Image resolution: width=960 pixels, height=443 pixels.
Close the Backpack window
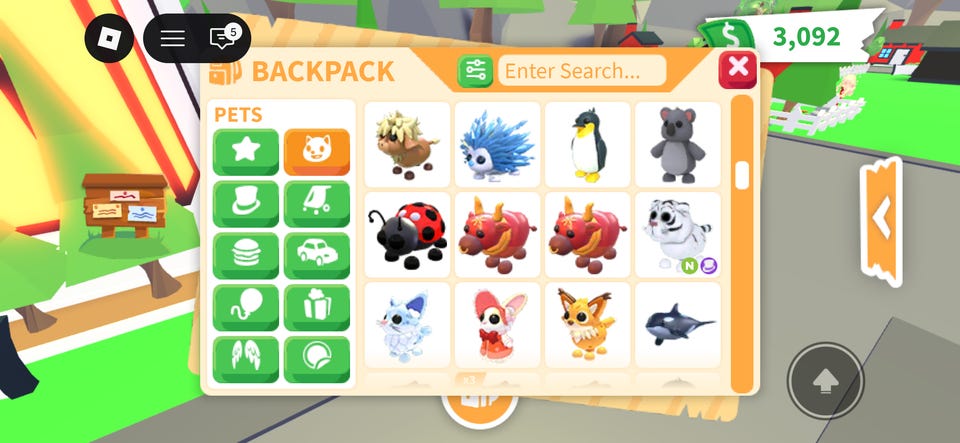[x=738, y=68]
